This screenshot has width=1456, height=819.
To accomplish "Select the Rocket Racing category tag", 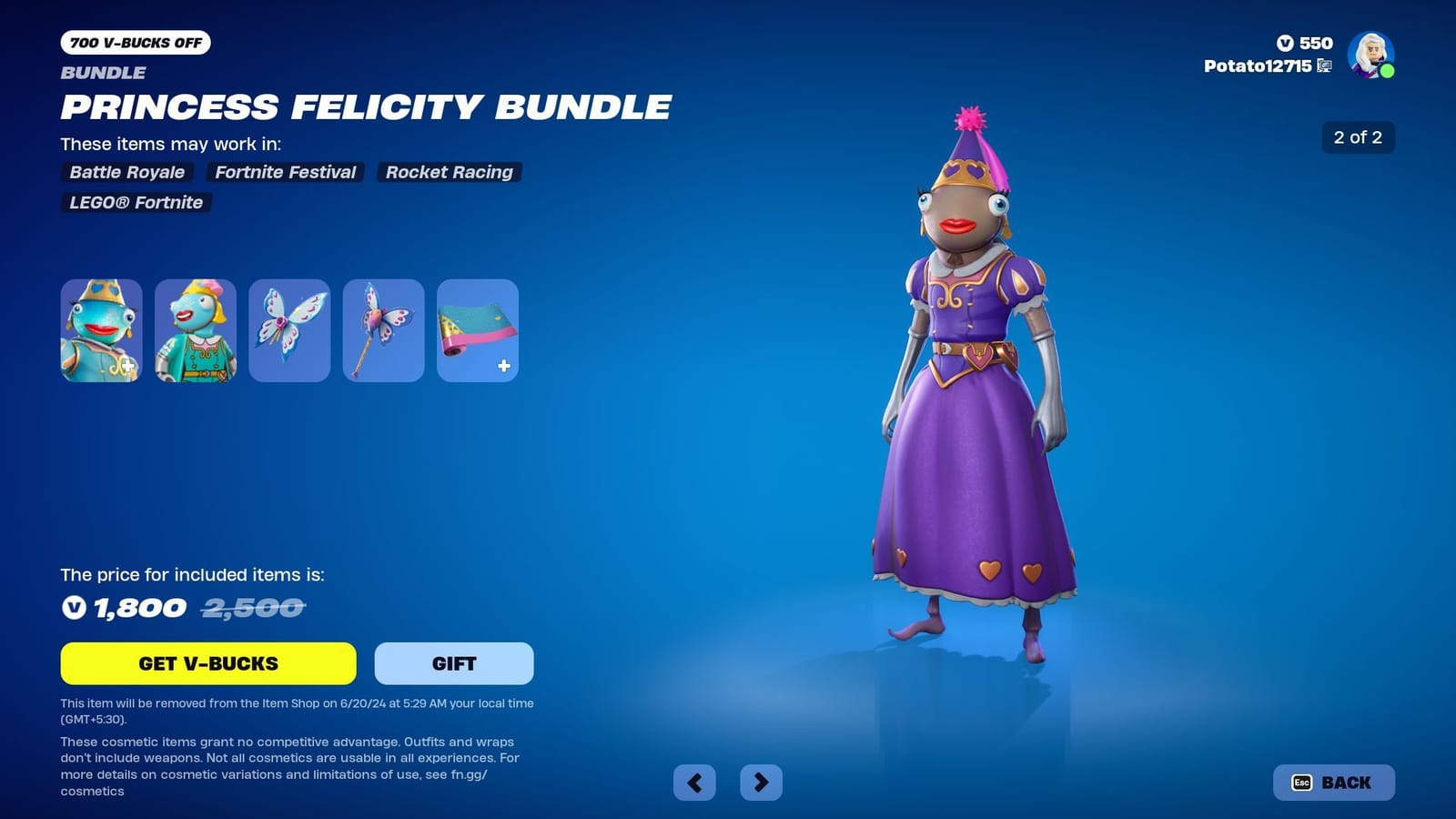I will [x=449, y=172].
